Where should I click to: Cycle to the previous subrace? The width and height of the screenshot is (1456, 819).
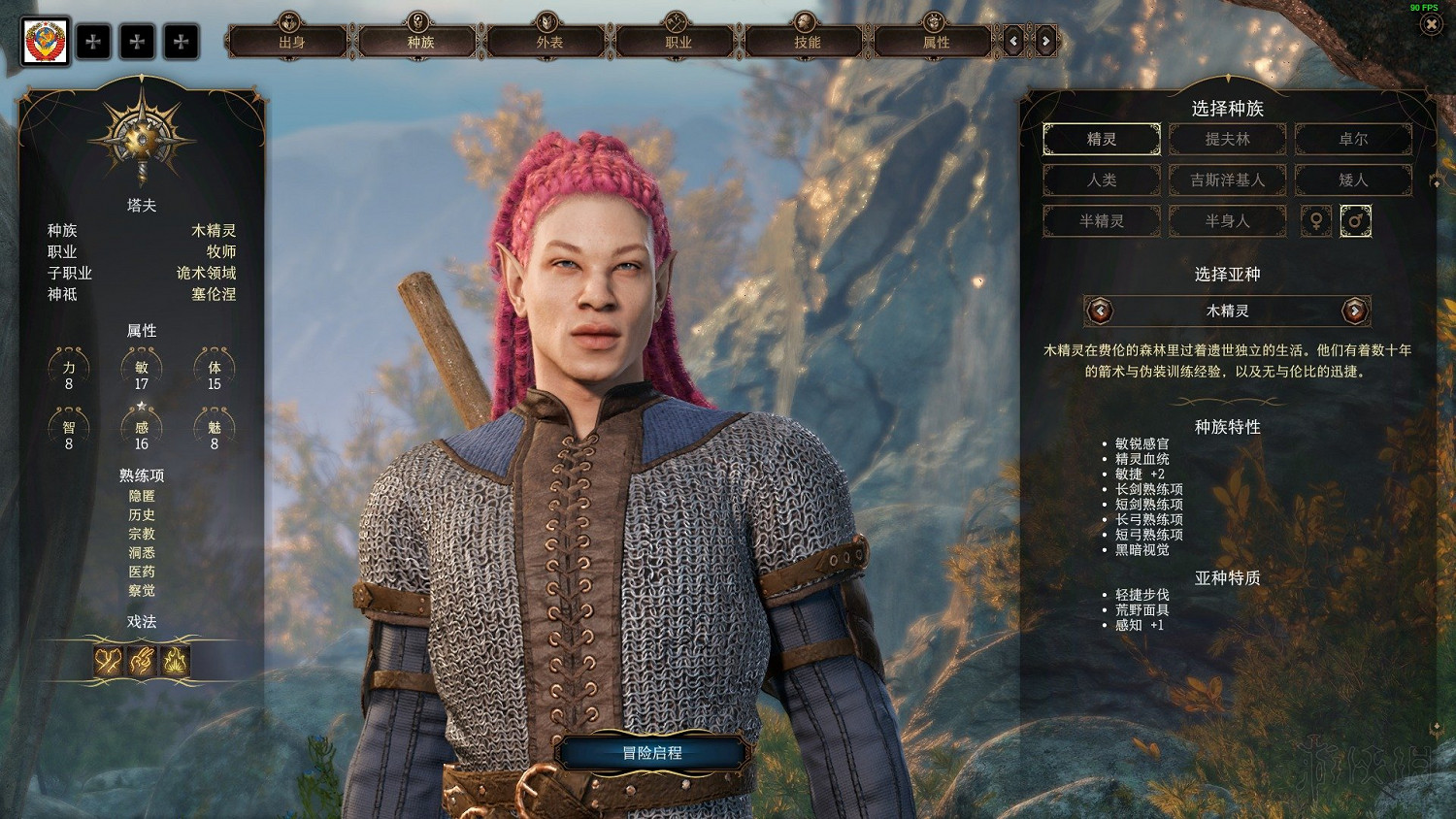[x=1100, y=311]
